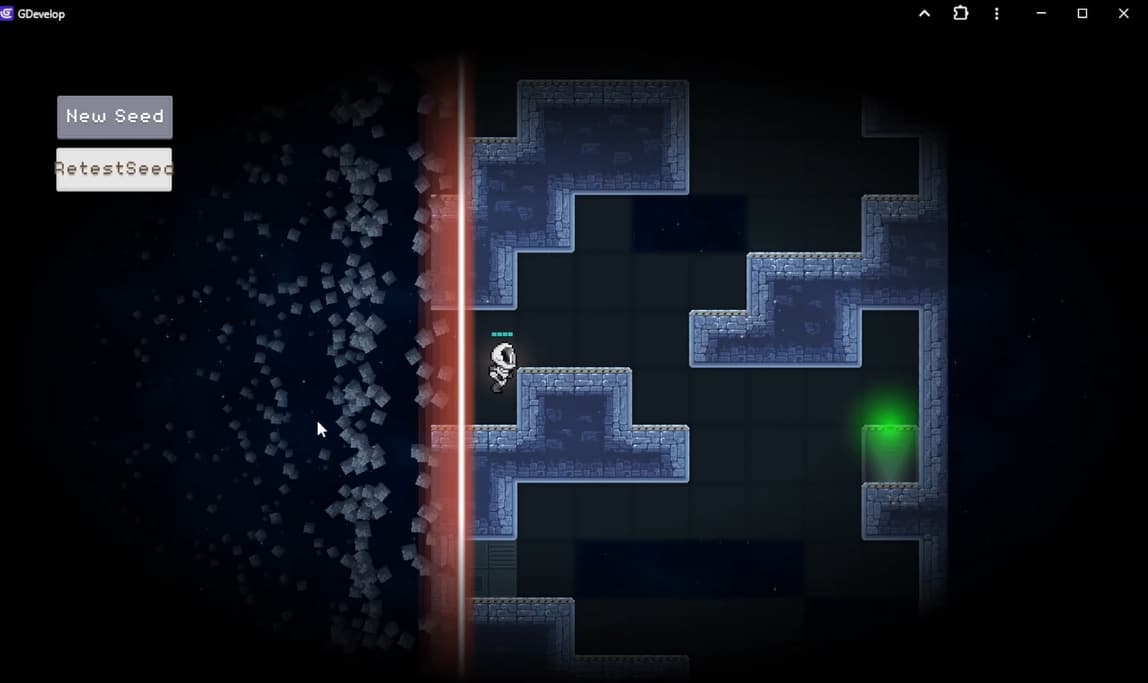Screen dimensions: 1148x683
Task: Maximize the GDevelop window
Action: [x=1082, y=14]
